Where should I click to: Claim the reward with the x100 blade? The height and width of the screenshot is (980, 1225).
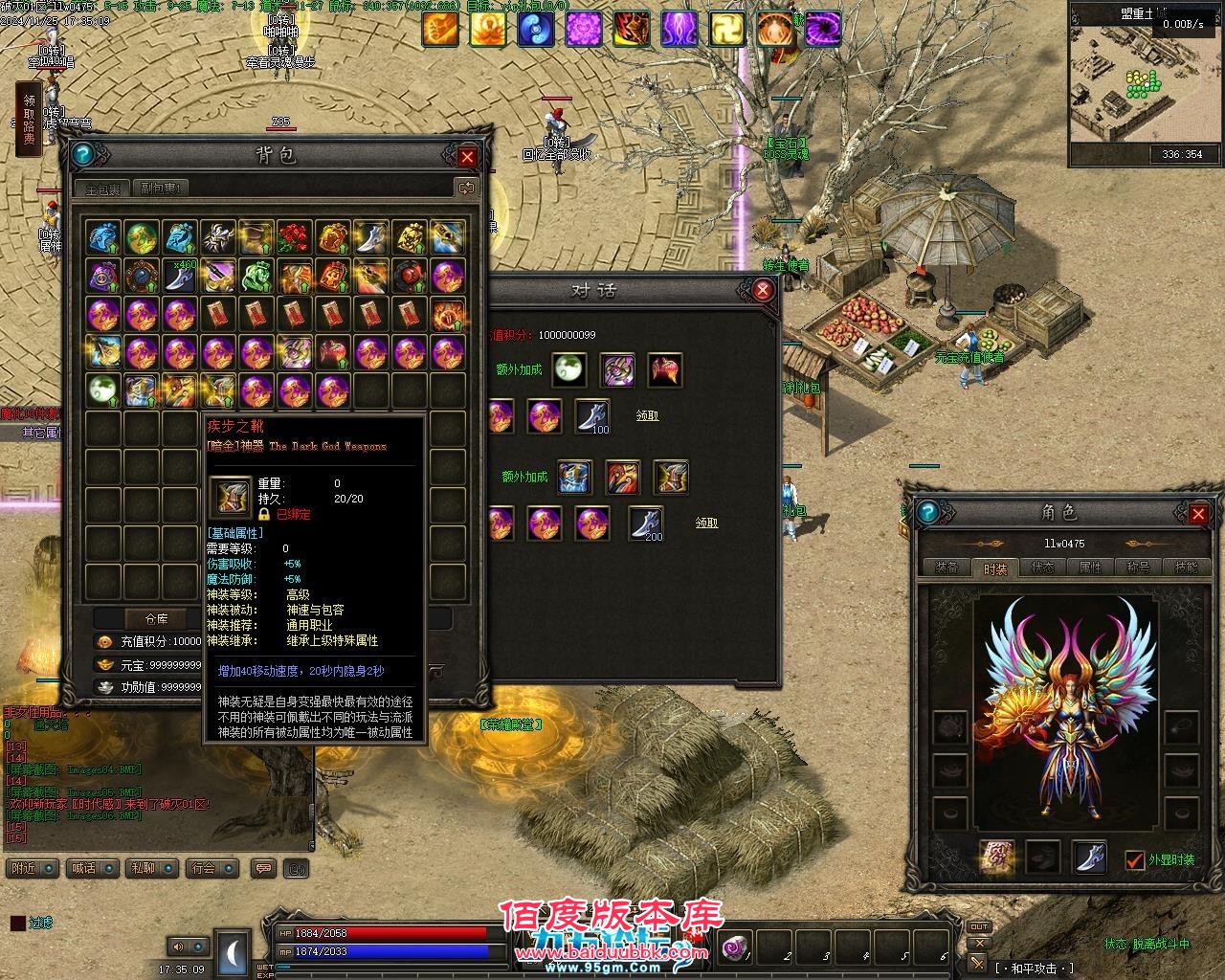coord(648,416)
